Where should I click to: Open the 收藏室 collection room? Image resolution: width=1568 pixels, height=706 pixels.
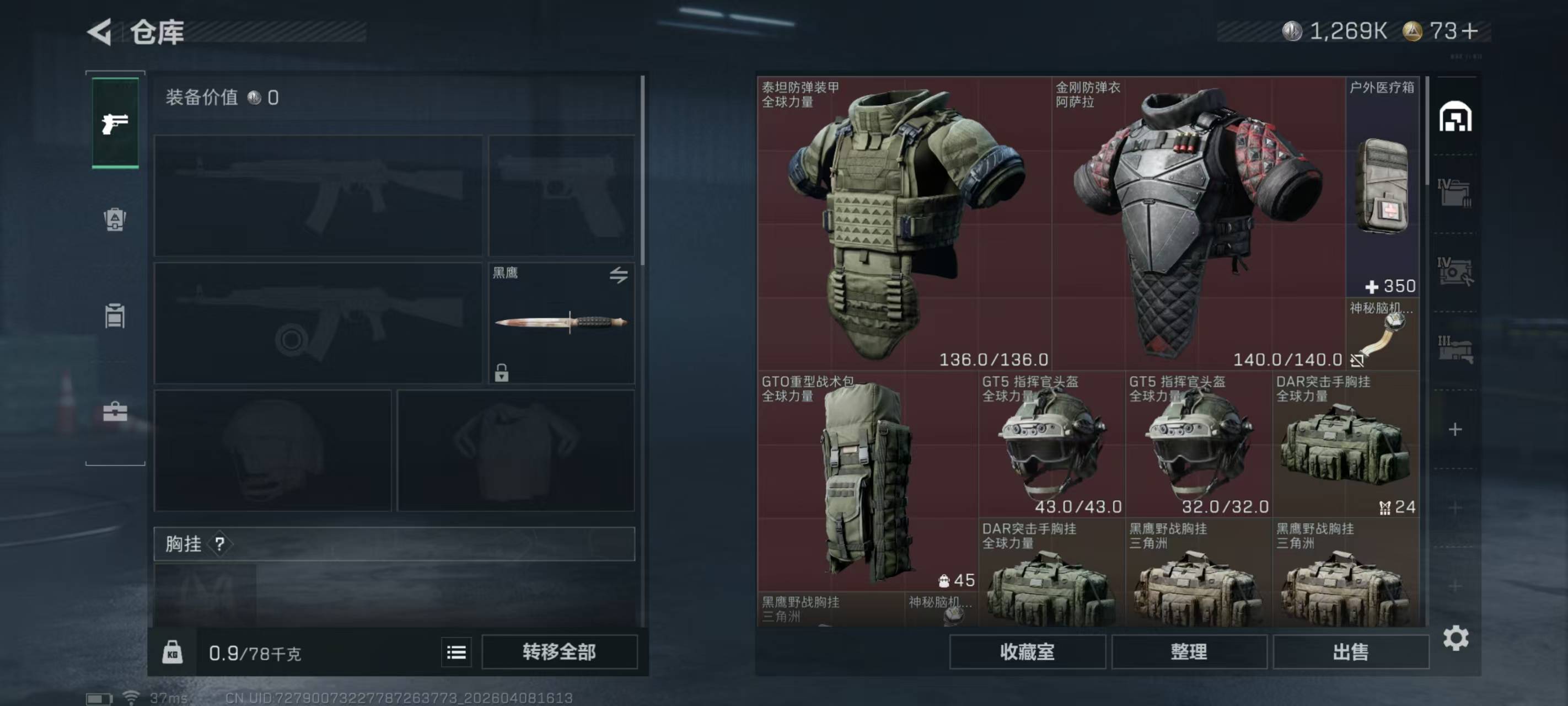tap(1027, 652)
